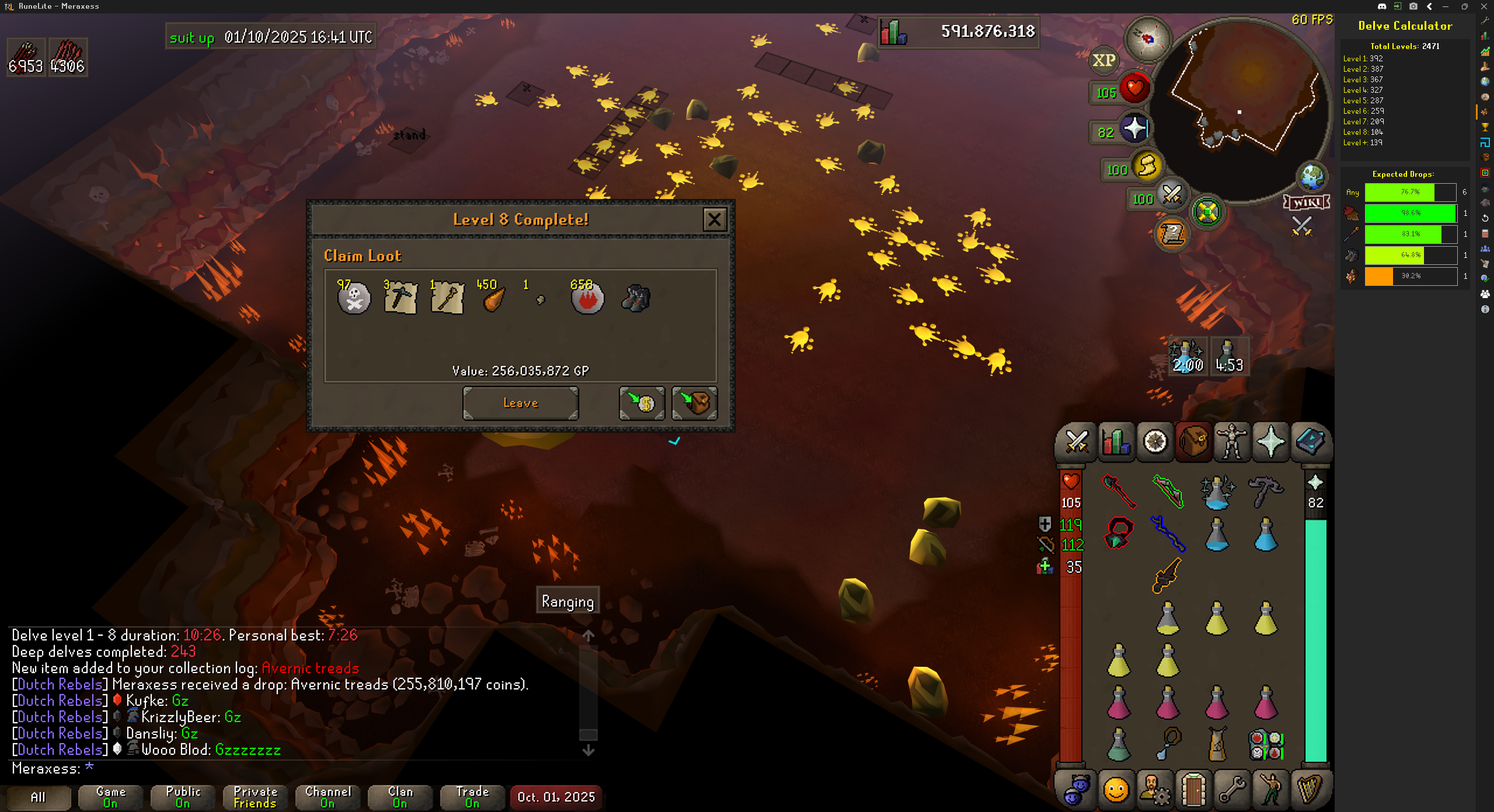
Task: Select the Avernic treads loot item
Action: [x=635, y=298]
